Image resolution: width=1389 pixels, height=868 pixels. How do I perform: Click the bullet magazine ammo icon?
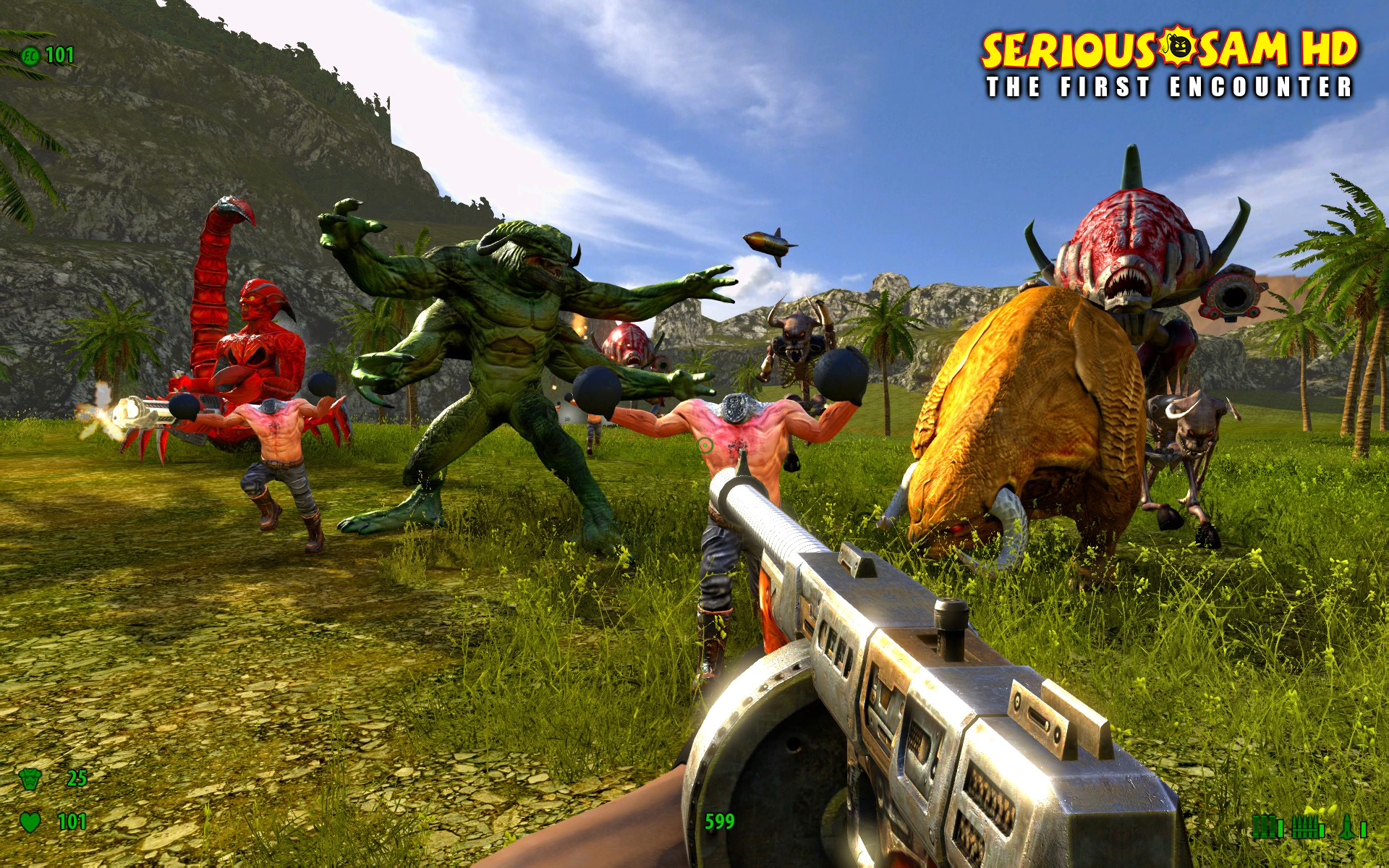(1306, 826)
